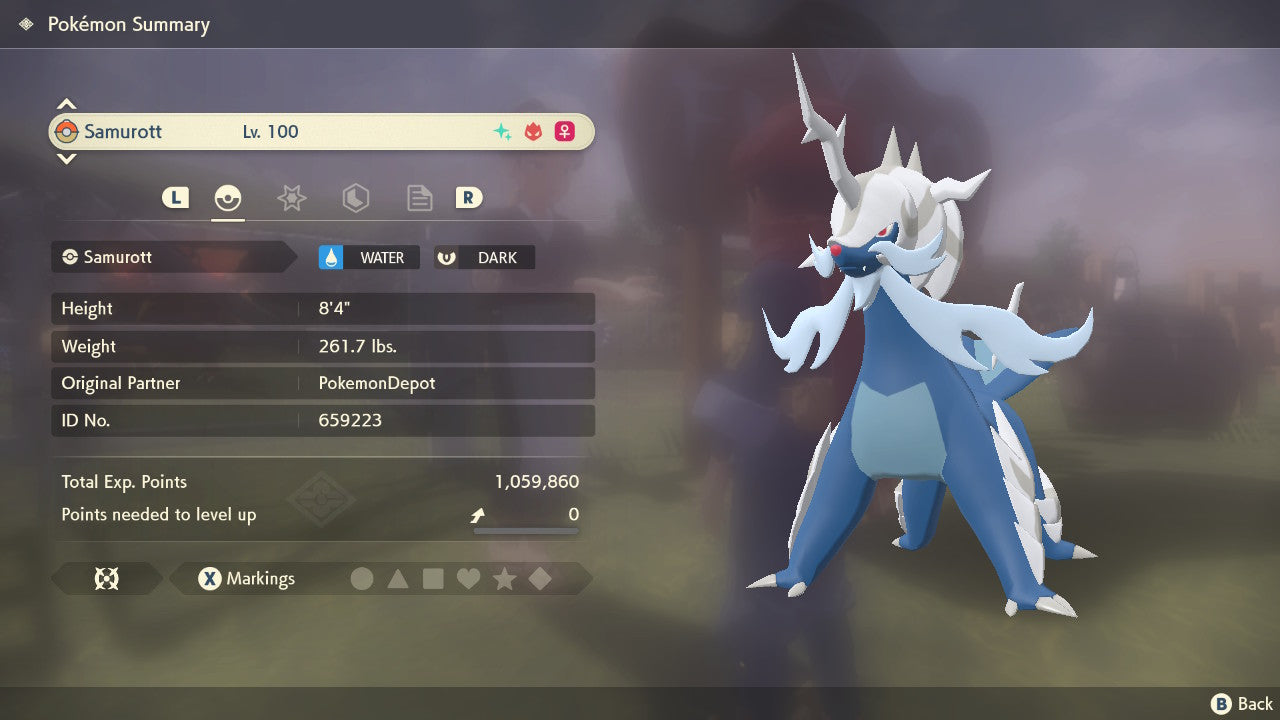Click the up arrow above Samurott's name
Image resolution: width=1280 pixels, height=720 pixels.
(x=66, y=104)
